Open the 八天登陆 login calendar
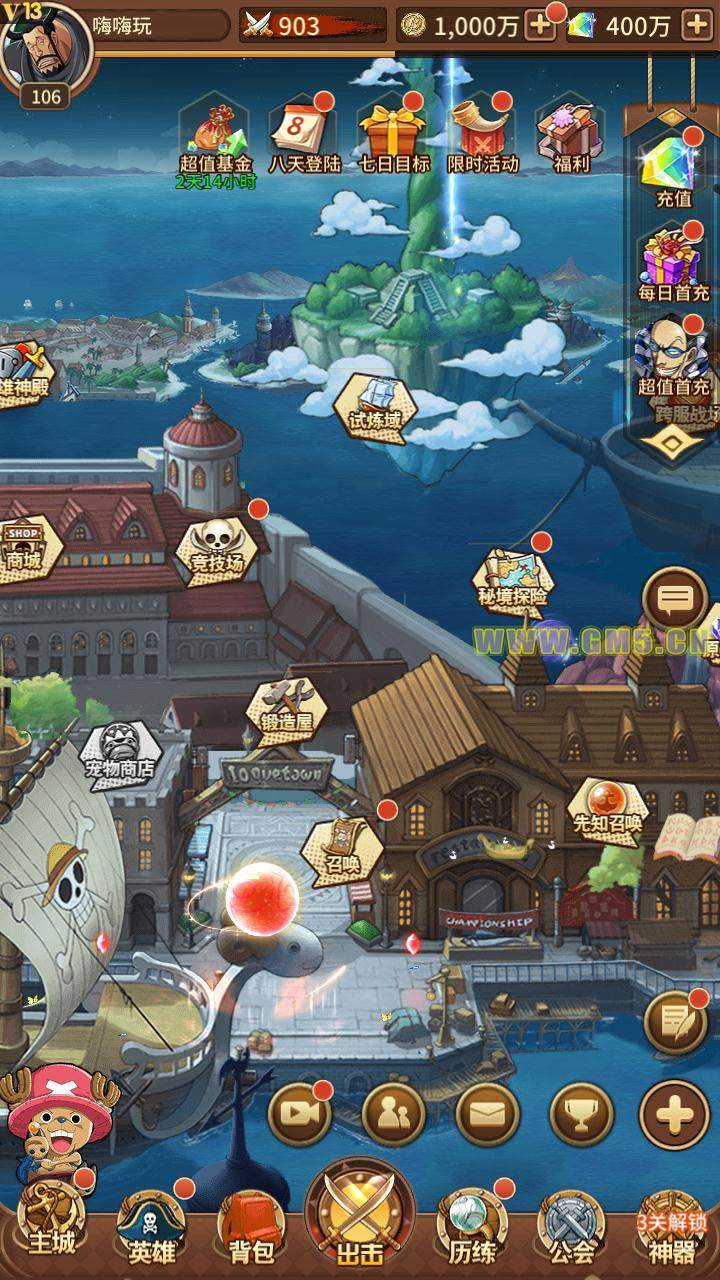720x1280 pixels. tap(304, 132)
